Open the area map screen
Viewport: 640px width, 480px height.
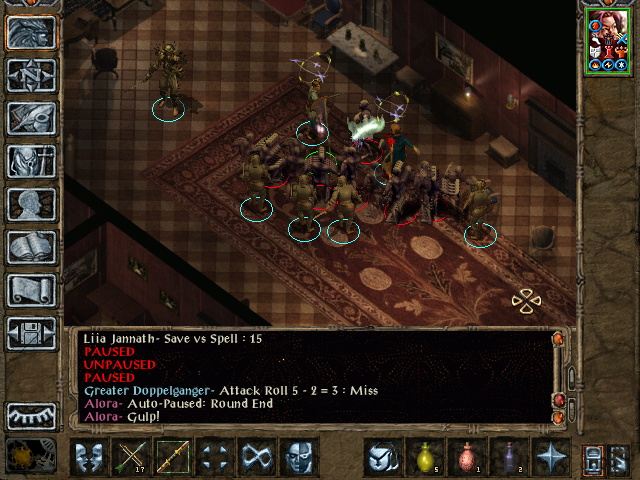(x=32, y=74)
